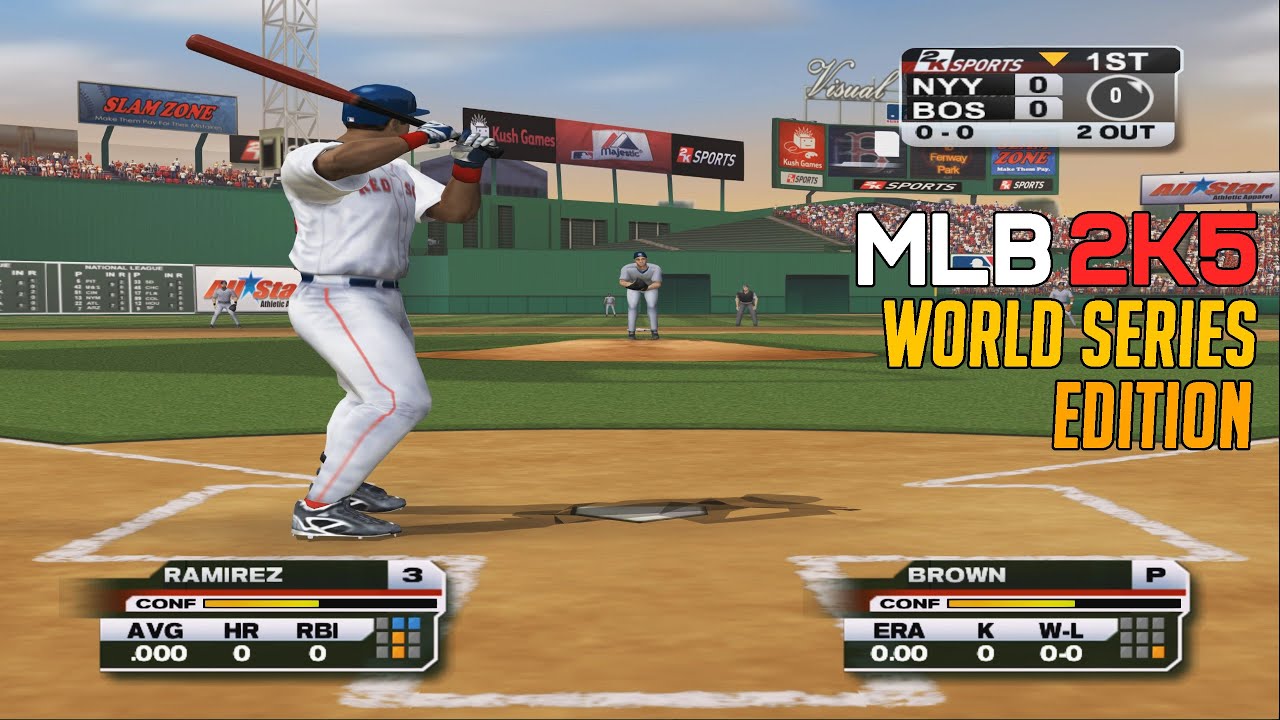1280x720 pixels.
Task: Select the Brown pitcher info panel
Action: (x=1010, y=615)
